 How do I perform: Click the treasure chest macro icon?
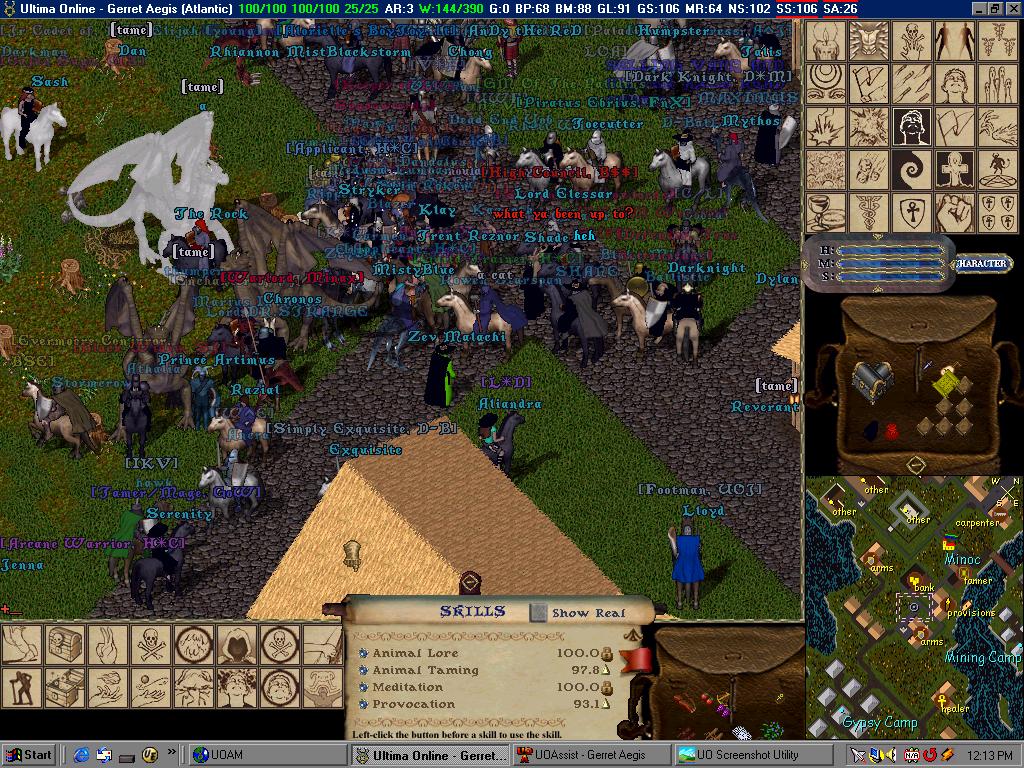pyautogui.click(x=63, y=645)
